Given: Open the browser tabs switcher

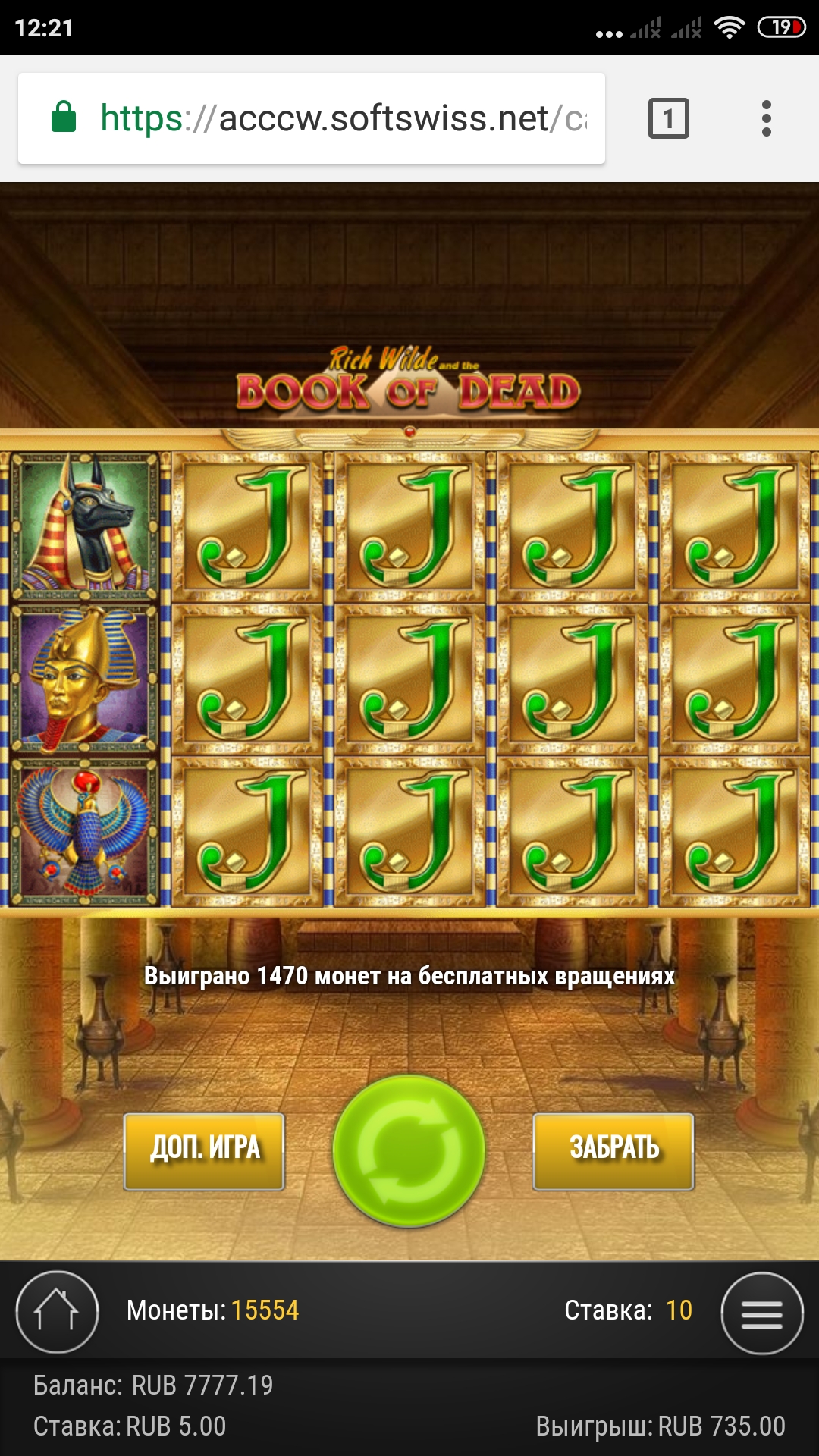Looking at the screenshot, I should click(x=668, y=118).
